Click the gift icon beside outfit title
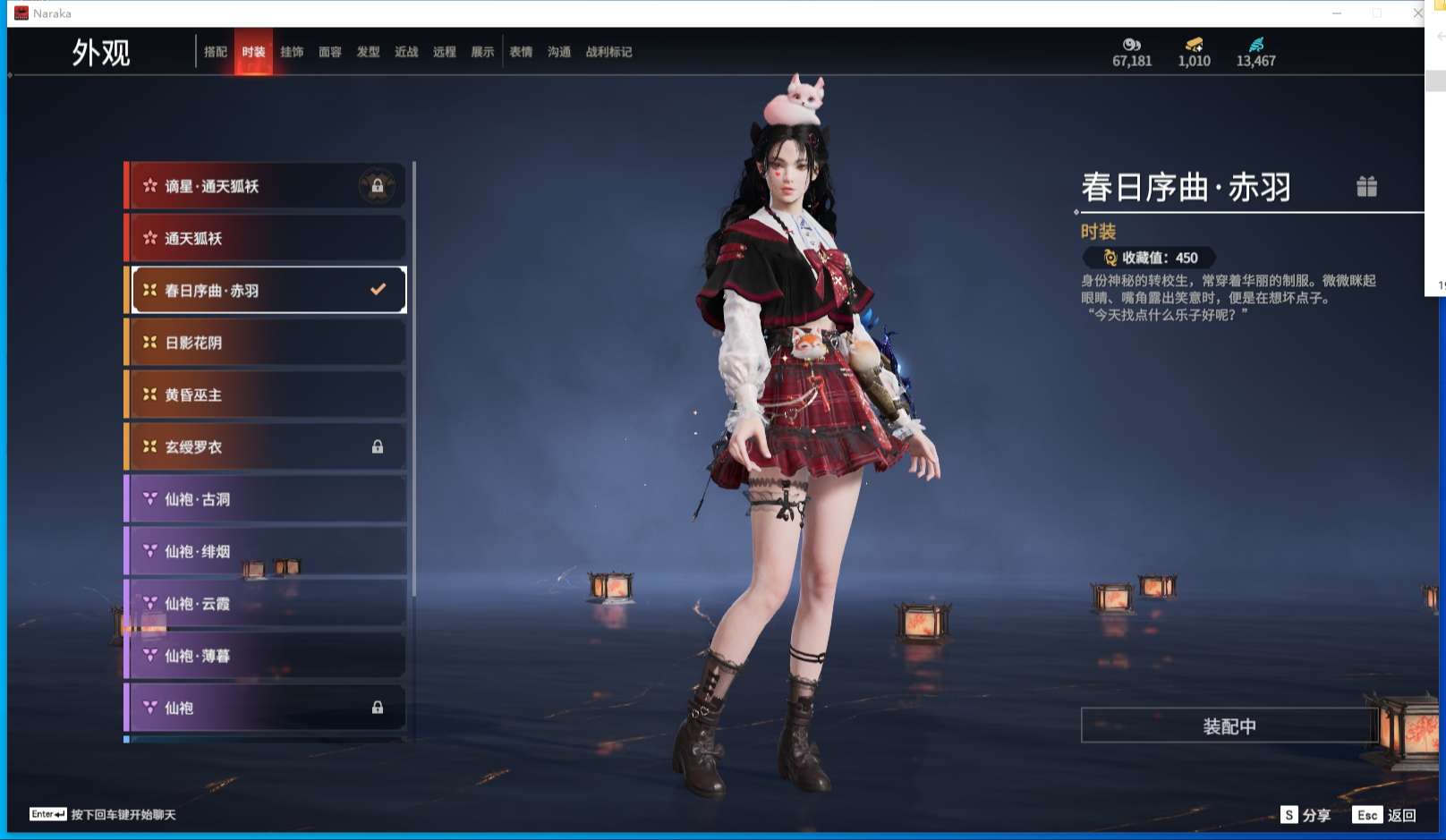This screenshot has width=1446, height=840. click(1366, 186)
